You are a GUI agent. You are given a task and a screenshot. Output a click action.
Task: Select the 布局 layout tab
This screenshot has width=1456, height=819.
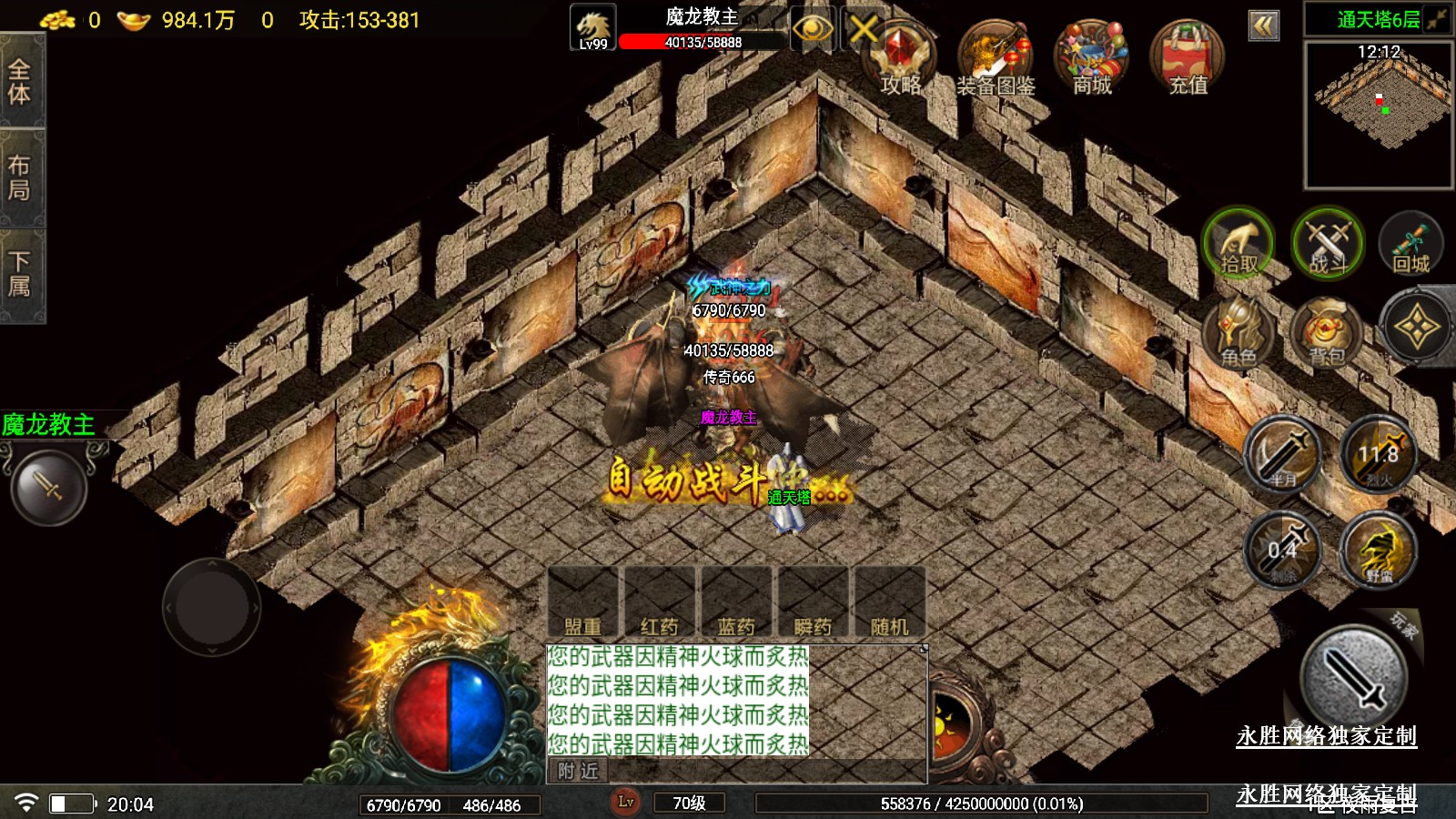pos(20,177)
